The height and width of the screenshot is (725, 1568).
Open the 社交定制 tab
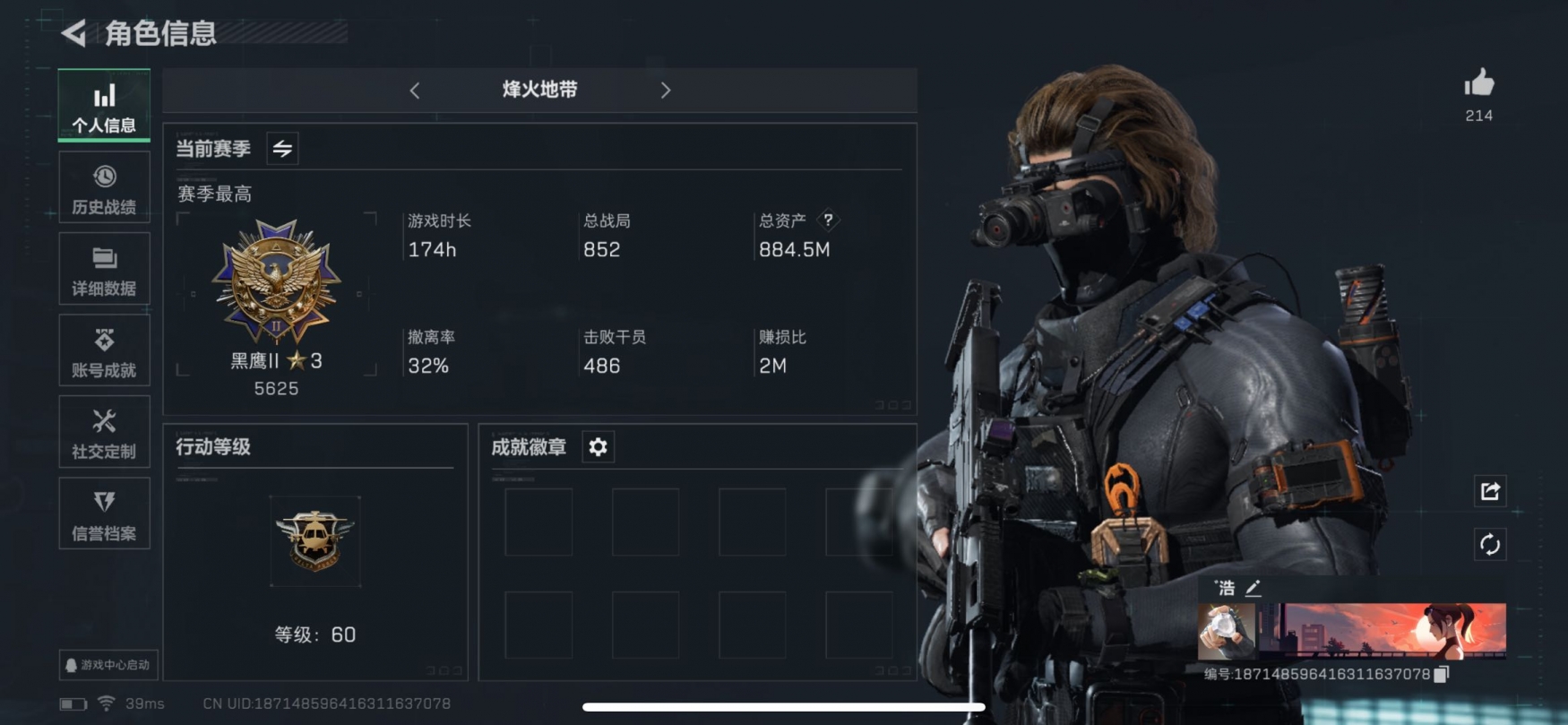coord(104,433)
